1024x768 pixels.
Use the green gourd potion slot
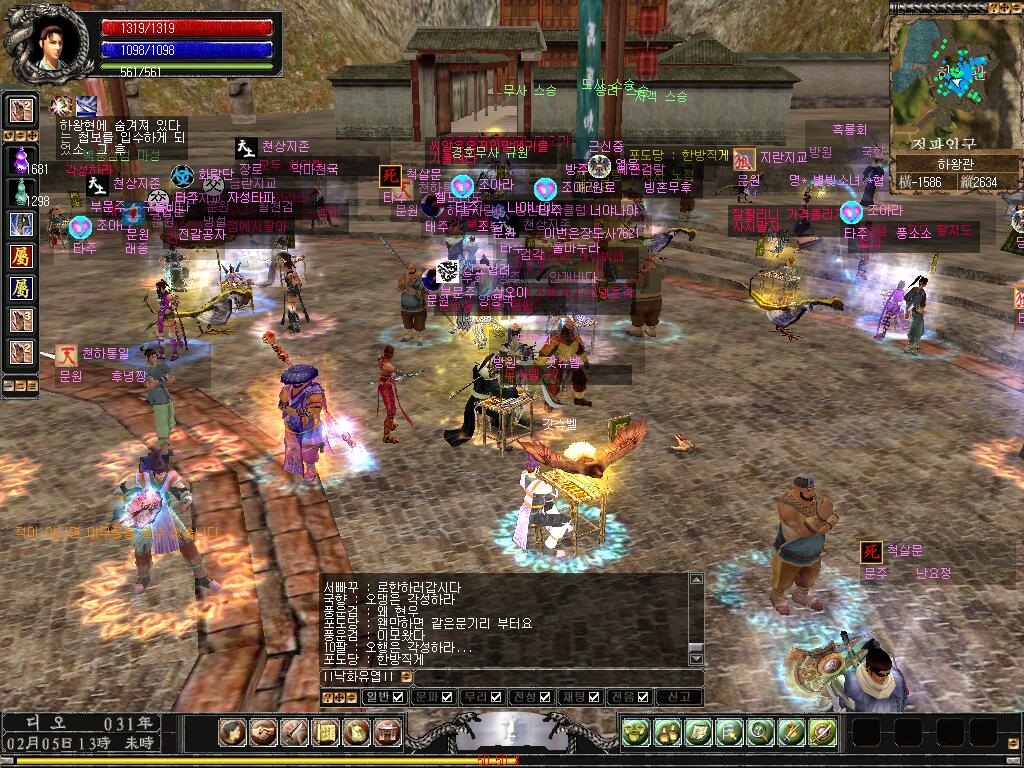click(22, 191)
